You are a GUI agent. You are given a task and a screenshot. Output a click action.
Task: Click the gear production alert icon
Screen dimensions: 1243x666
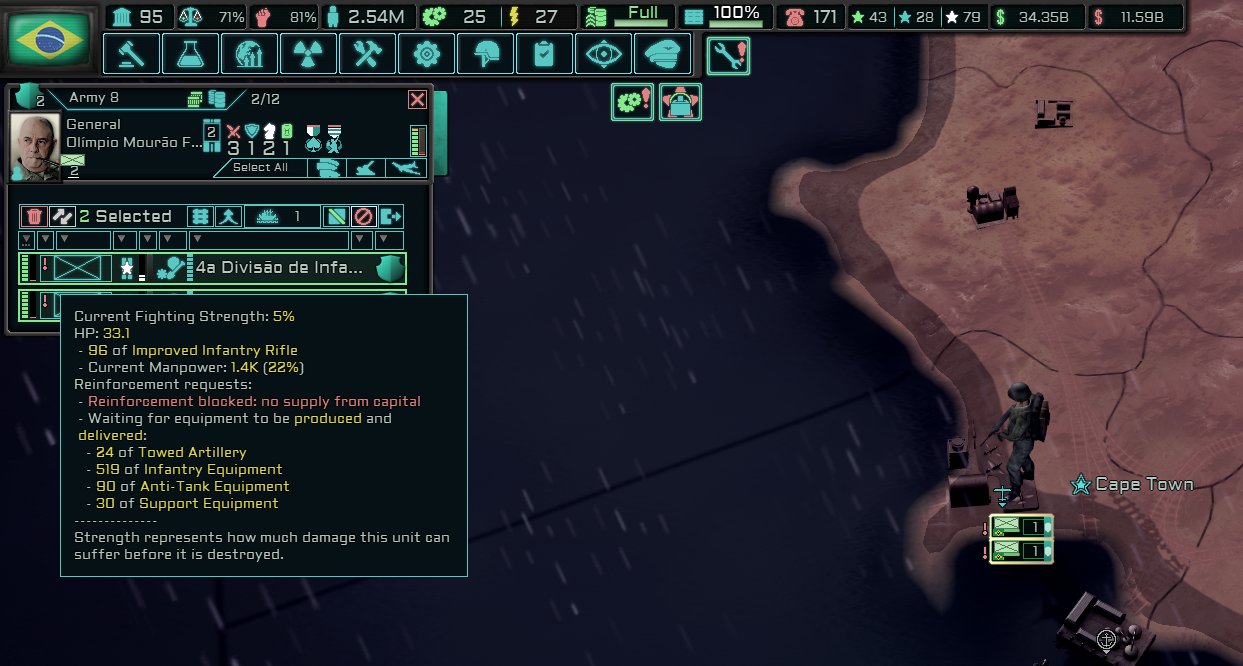click(x=632, y=102)
